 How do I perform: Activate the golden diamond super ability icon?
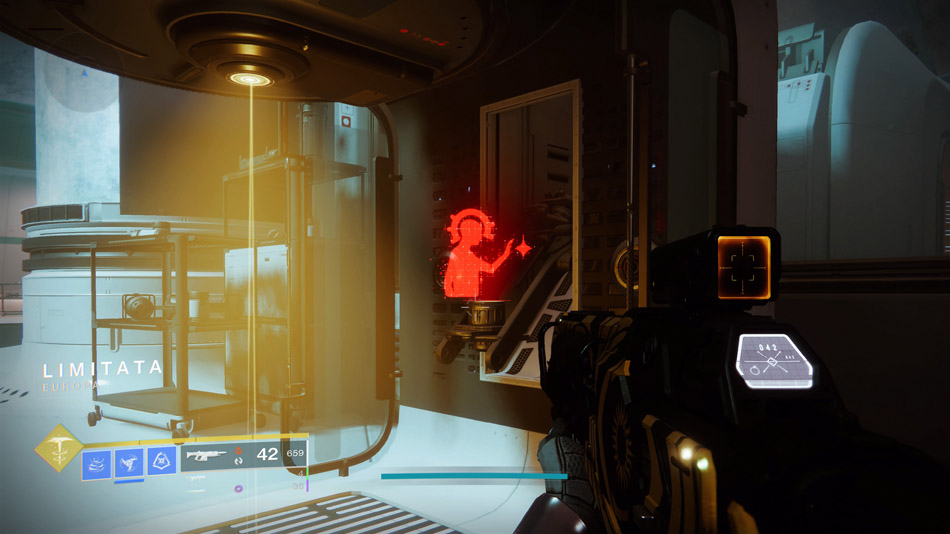[x=59, y=447]
